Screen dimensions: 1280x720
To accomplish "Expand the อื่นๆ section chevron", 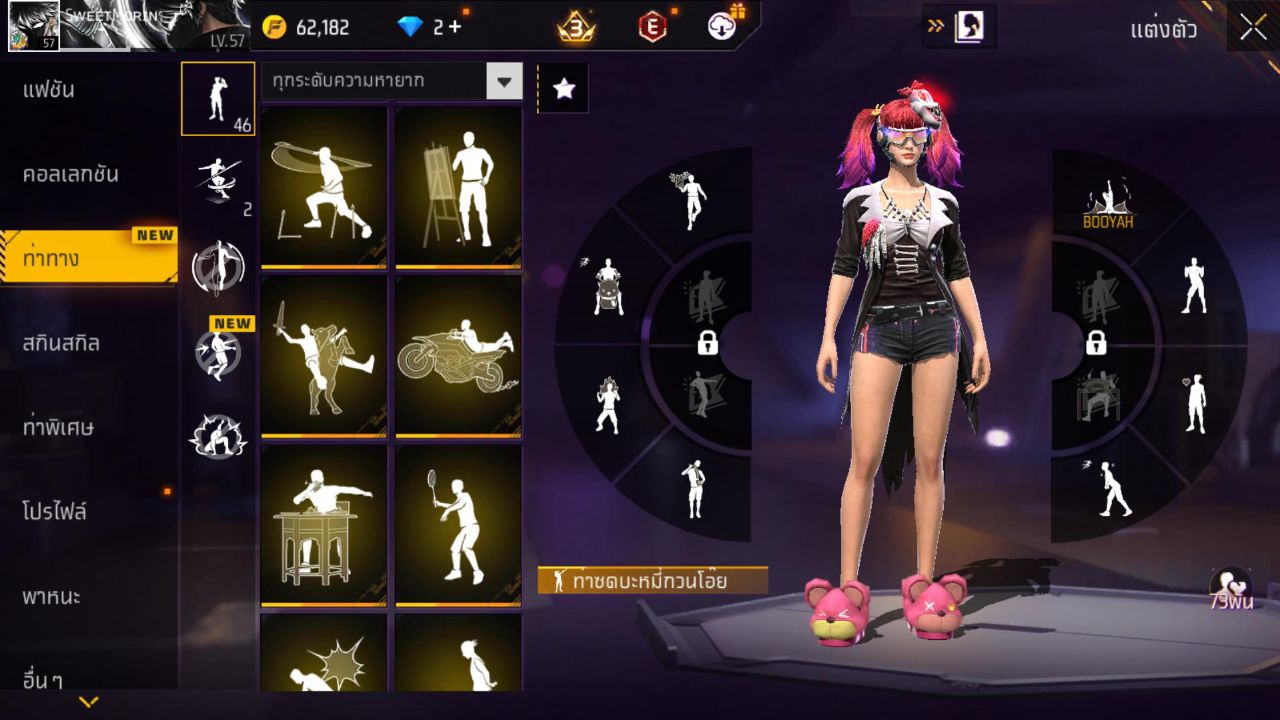I will click(x=88, y=703).
